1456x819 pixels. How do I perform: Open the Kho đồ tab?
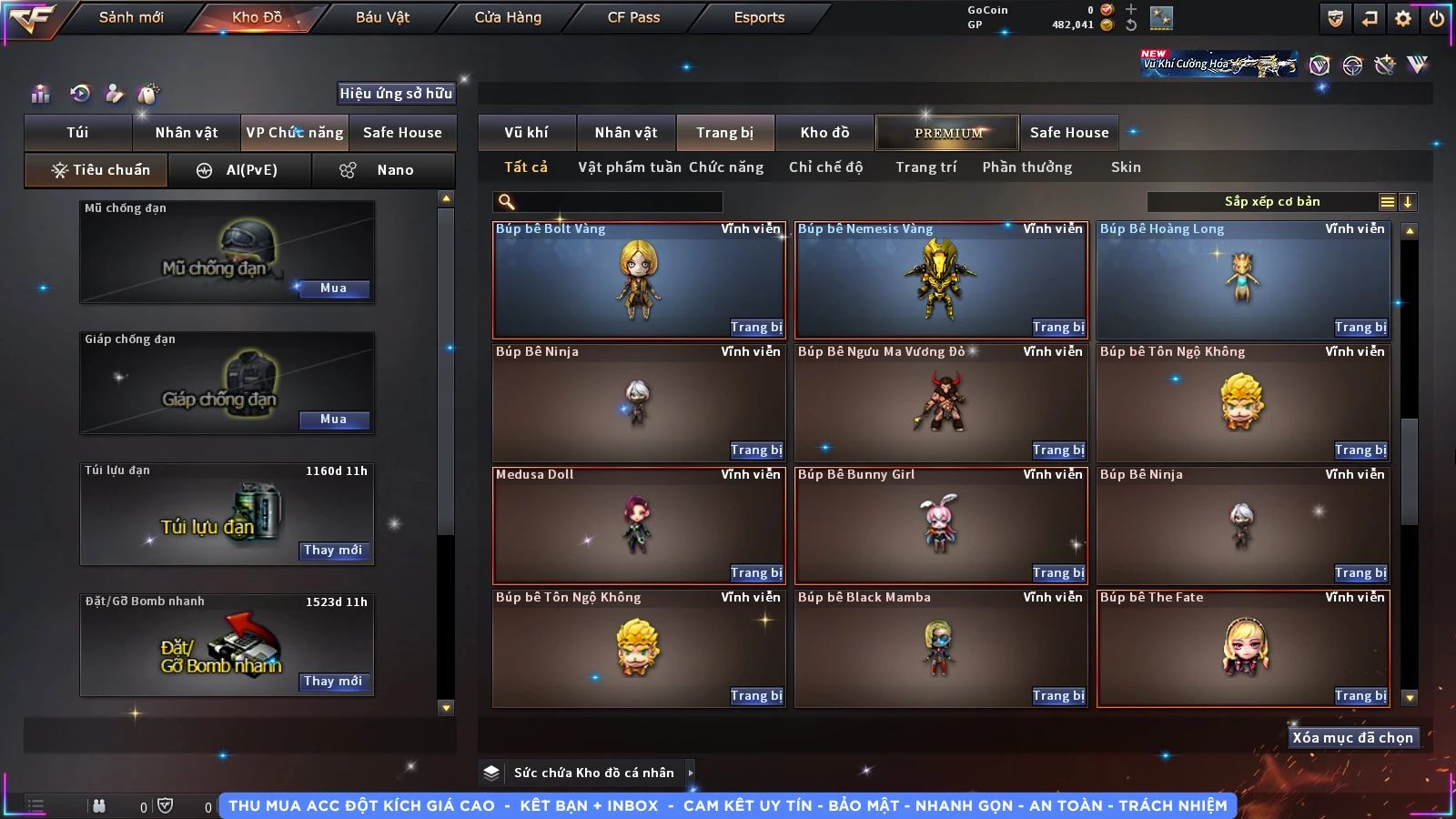coord(824,133)
